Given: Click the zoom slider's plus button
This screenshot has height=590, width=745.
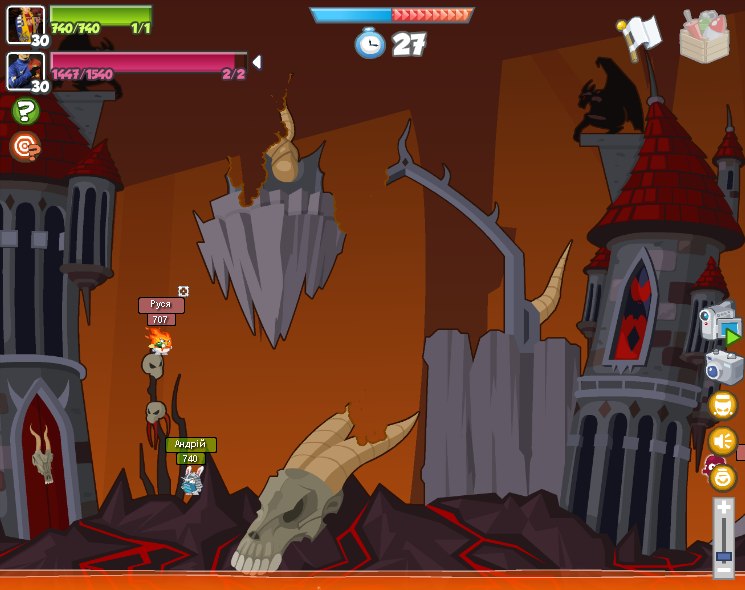Looking at the screenshot, I should 724,509.
